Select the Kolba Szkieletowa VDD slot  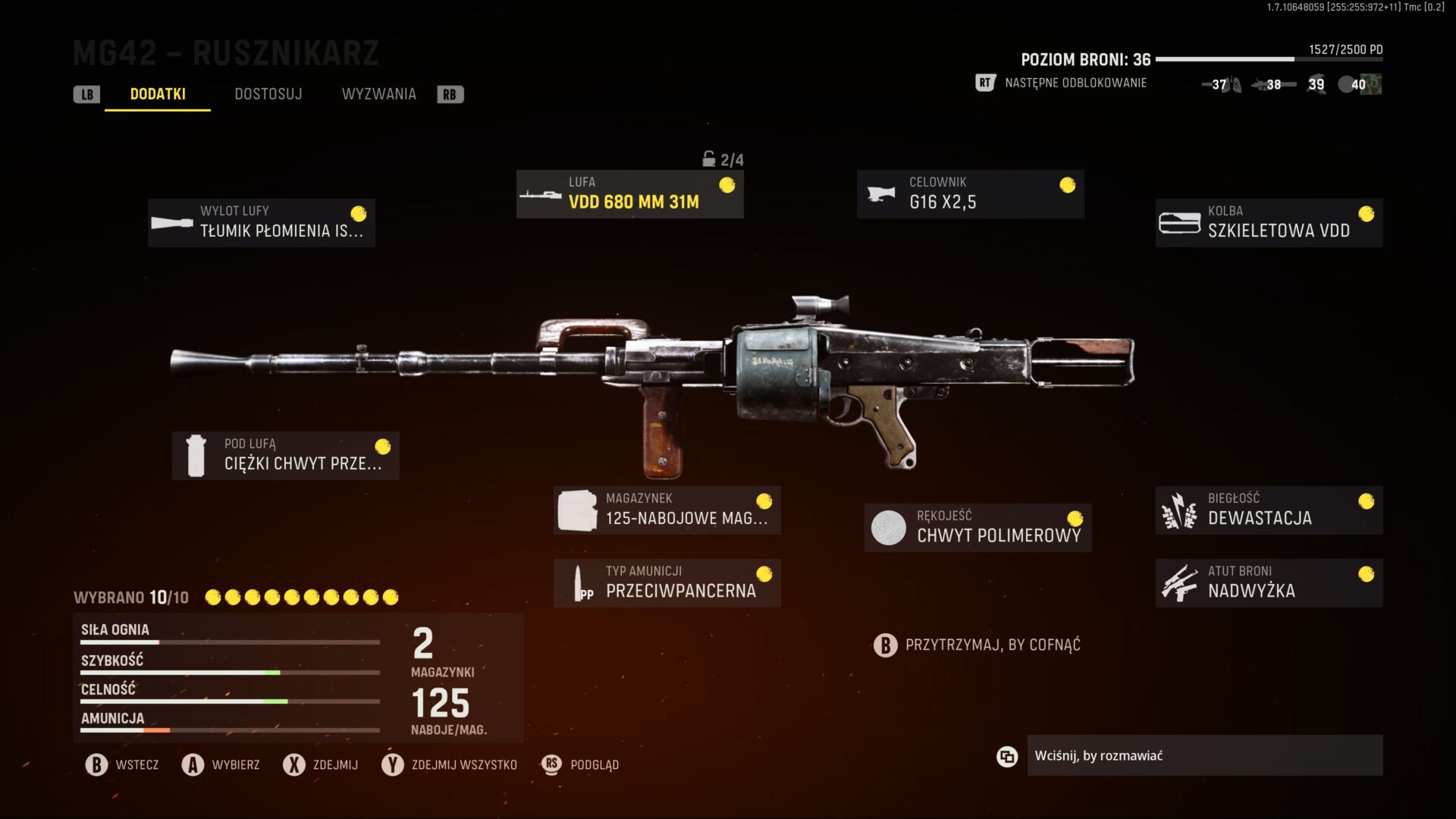click(x=1269, y=222)
